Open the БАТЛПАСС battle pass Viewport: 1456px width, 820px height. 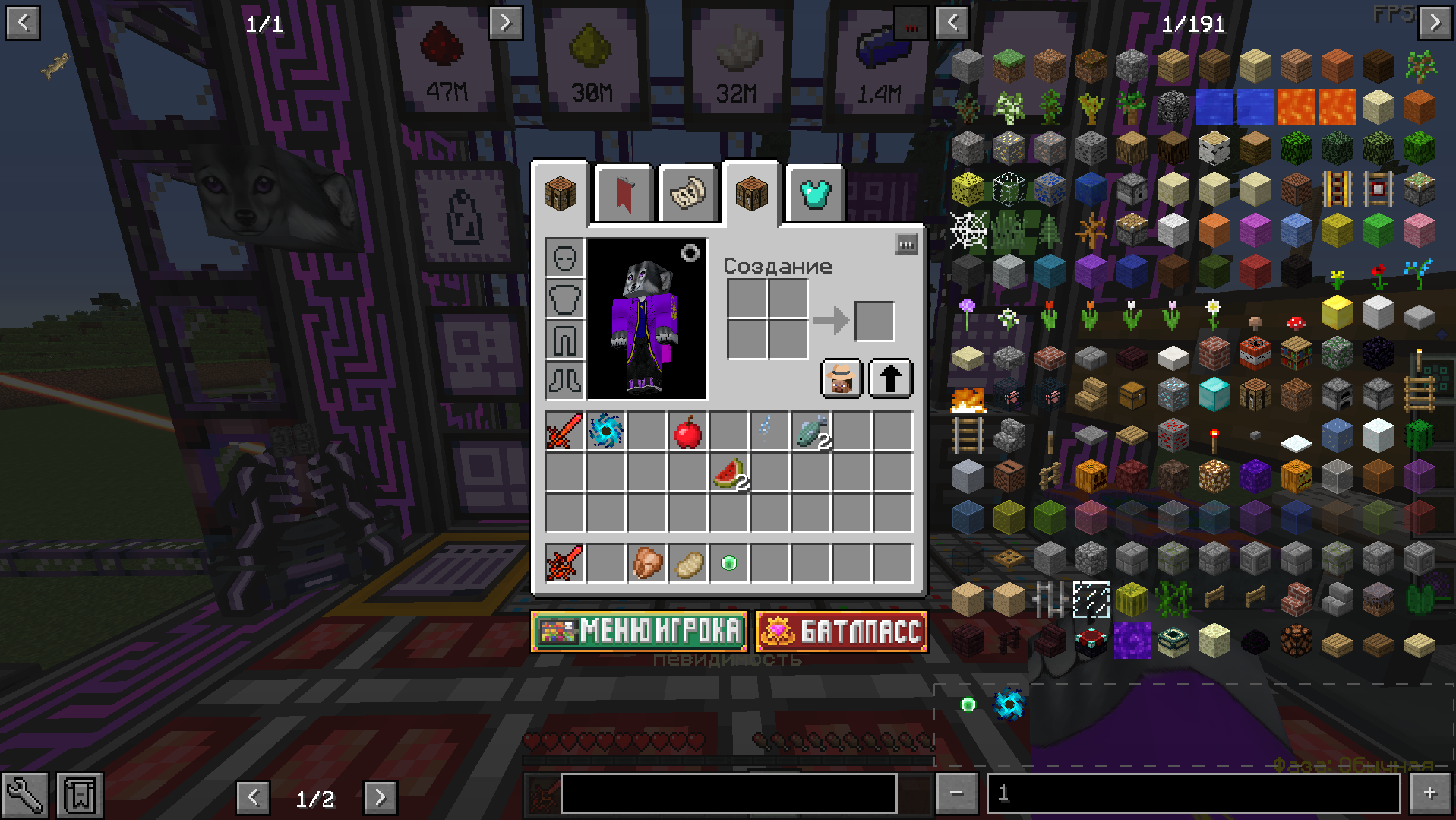click(x=842, y=632)
